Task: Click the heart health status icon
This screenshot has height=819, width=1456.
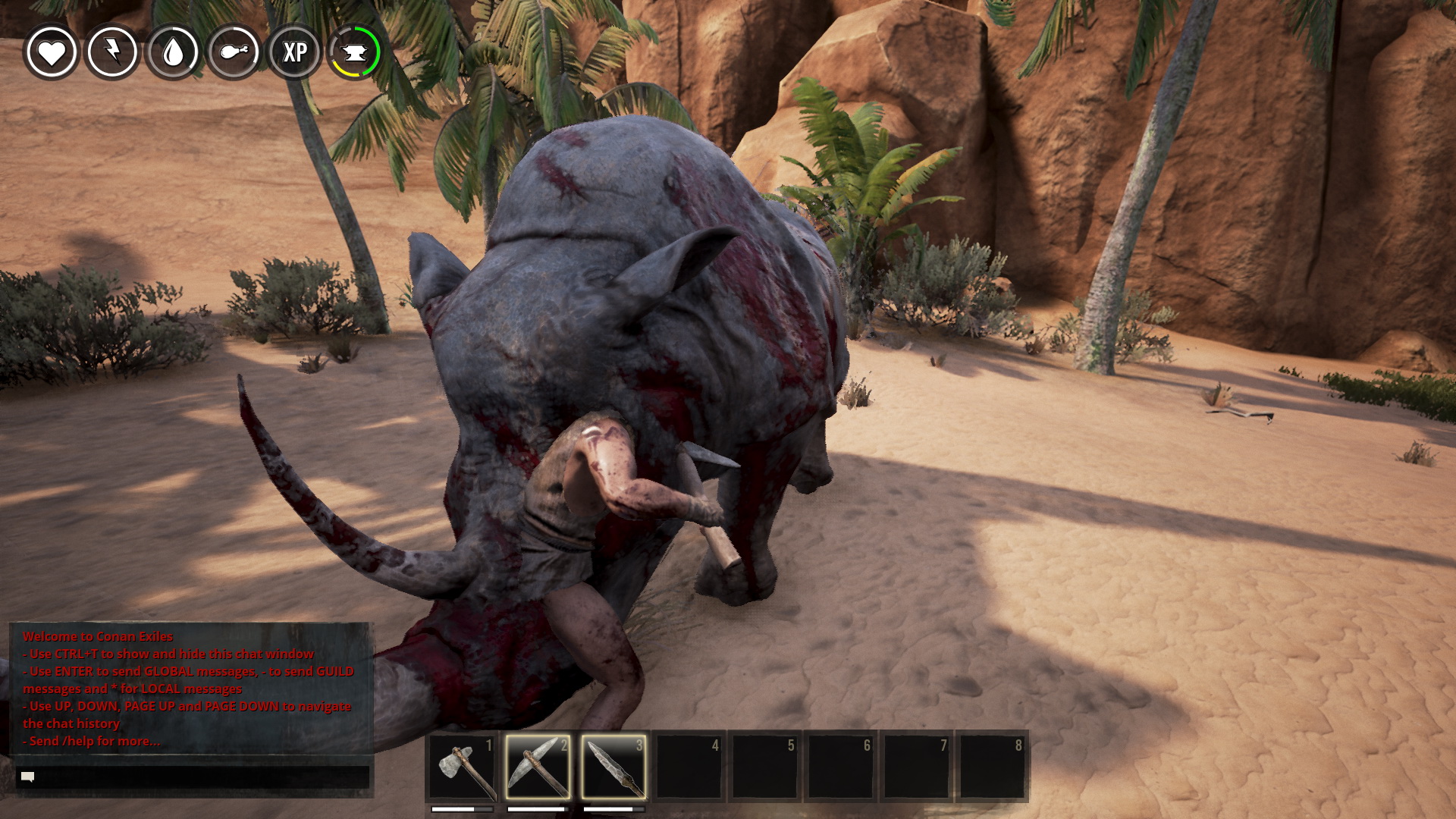Action: [x=52, y=52]
